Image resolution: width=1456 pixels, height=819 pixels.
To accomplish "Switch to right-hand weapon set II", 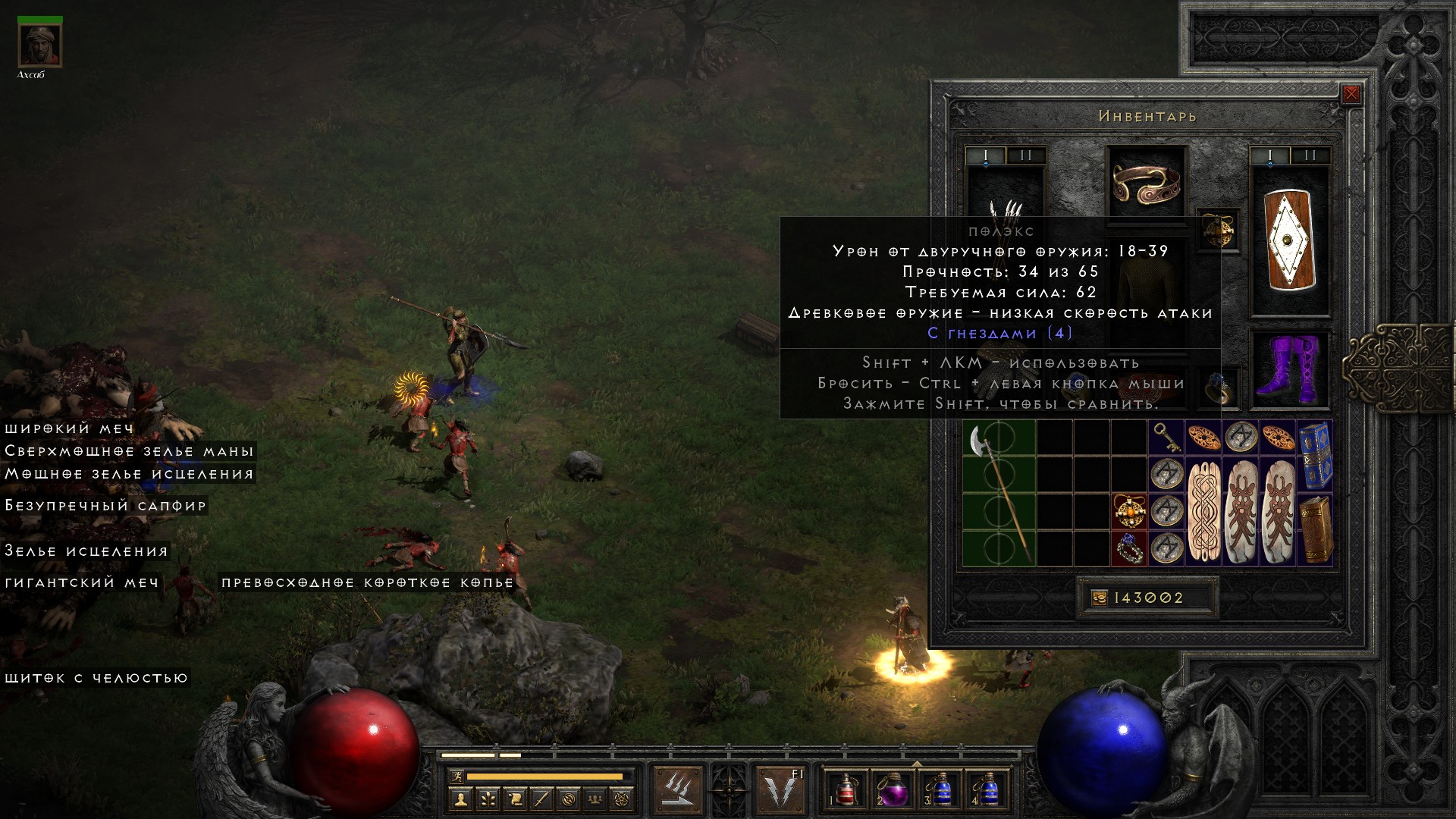I will click(1310, 155).
